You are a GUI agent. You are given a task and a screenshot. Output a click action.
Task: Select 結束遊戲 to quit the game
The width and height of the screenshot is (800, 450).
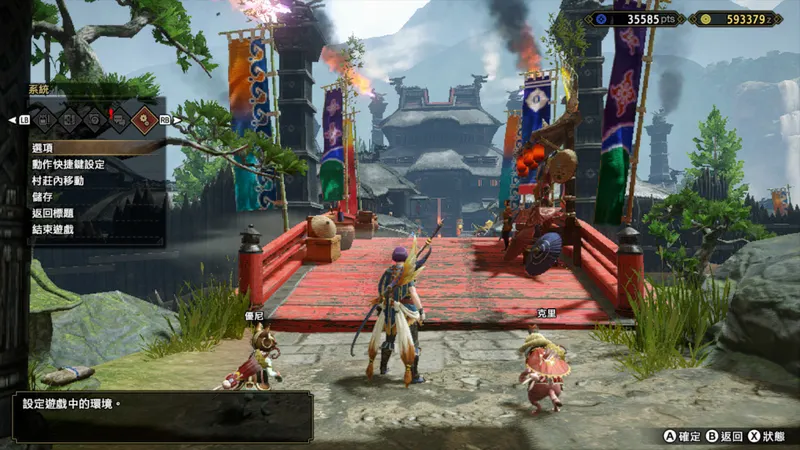pyautogui.click(x=54, y=229)
